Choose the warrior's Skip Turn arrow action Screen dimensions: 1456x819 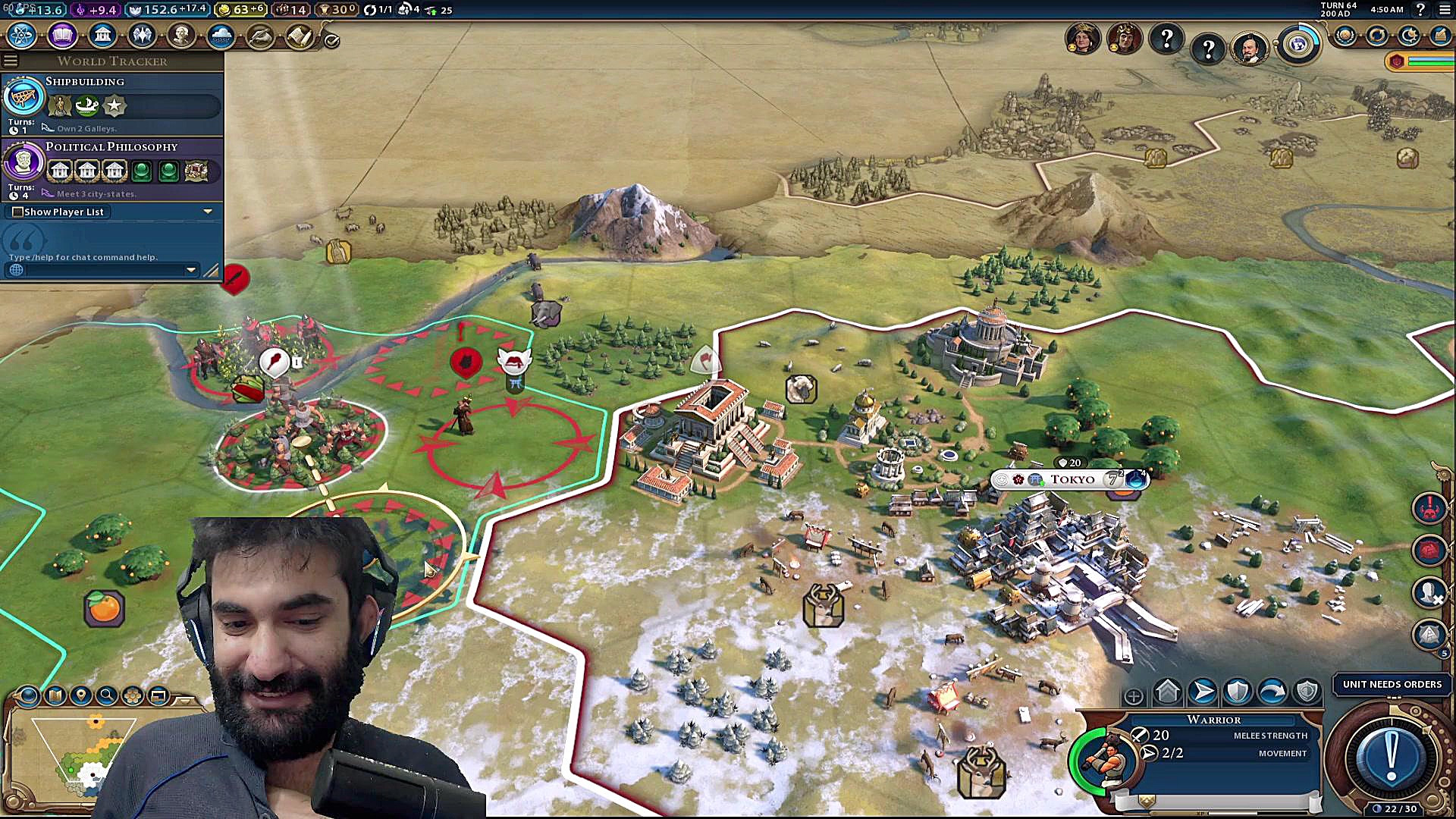[x=1272, y=692]
